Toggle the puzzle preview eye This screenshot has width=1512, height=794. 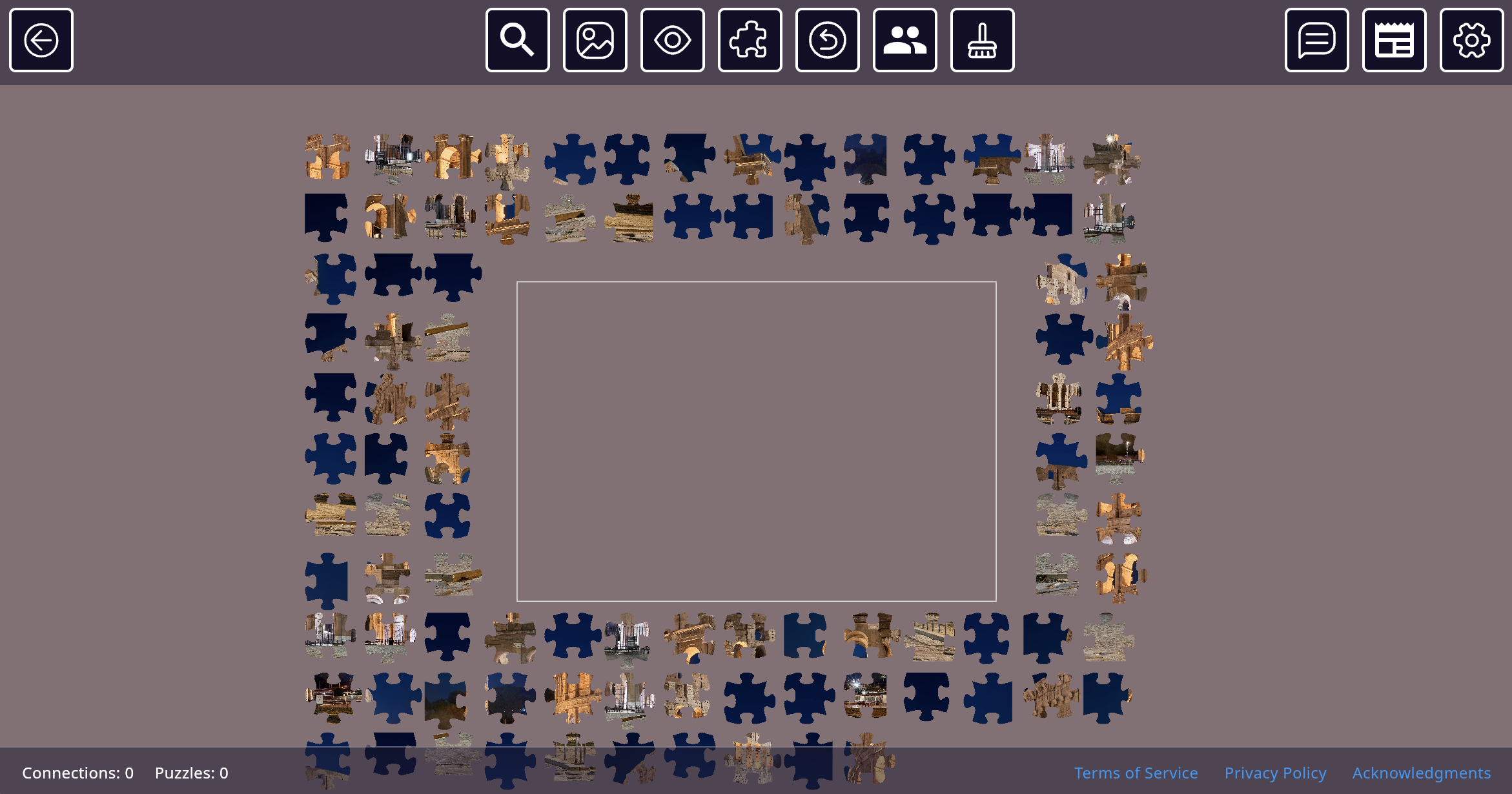672,40
